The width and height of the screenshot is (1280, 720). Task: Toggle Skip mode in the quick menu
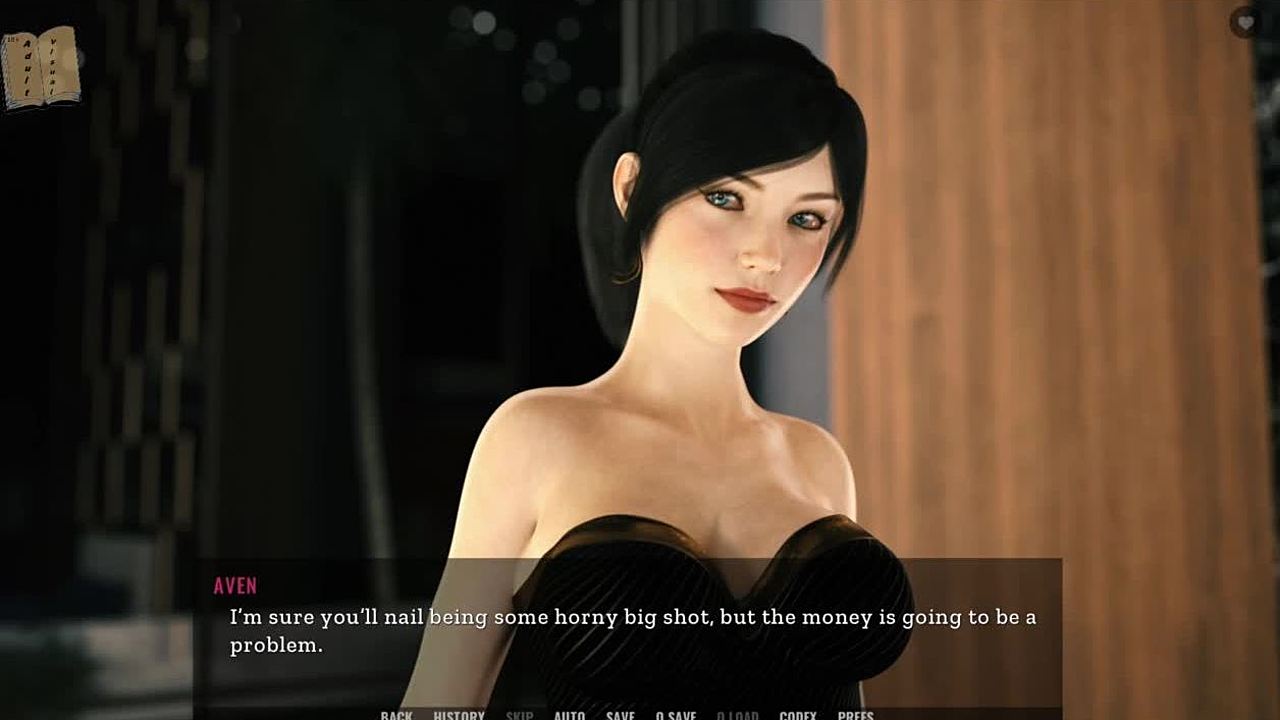tap(519, 715)
